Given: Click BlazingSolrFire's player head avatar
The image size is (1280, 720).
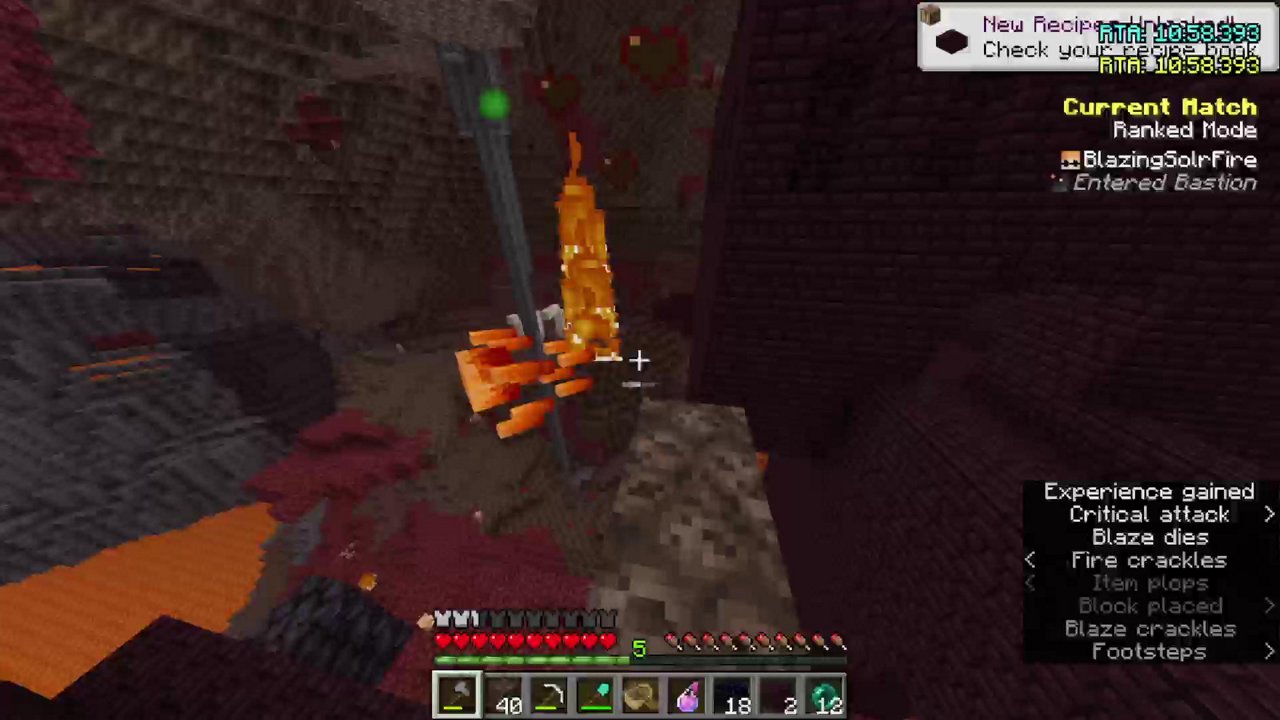Looking at the screenshot, I should 1069,159.
